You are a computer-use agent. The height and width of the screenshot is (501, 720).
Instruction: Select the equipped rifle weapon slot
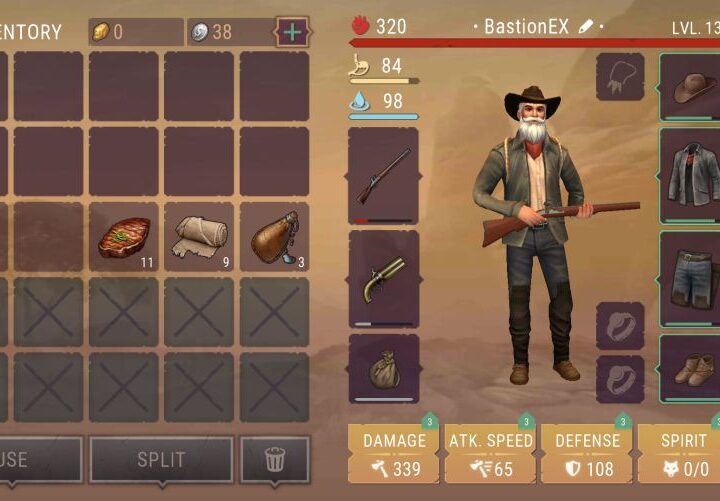point(383,176)
